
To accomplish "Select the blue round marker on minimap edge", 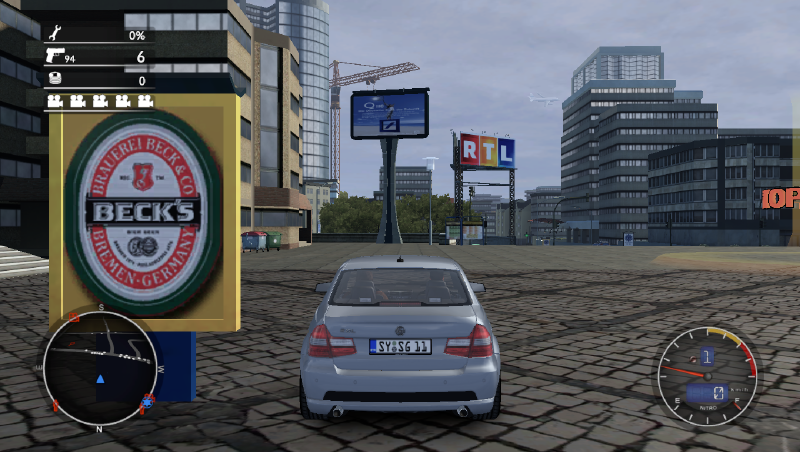I will click(x=148, y=401).
